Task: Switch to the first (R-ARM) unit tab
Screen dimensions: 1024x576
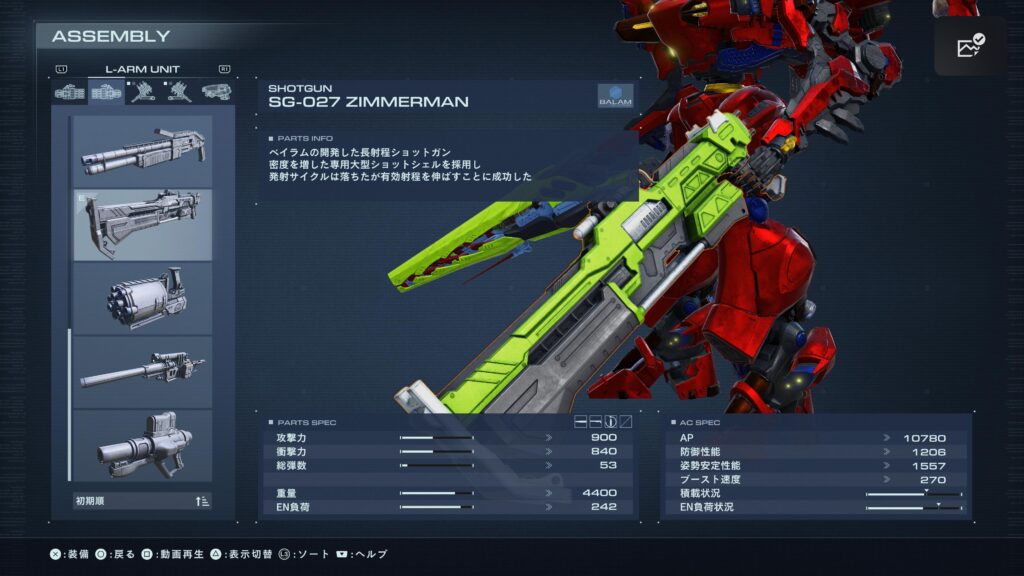Action: (x=70, y=92)
